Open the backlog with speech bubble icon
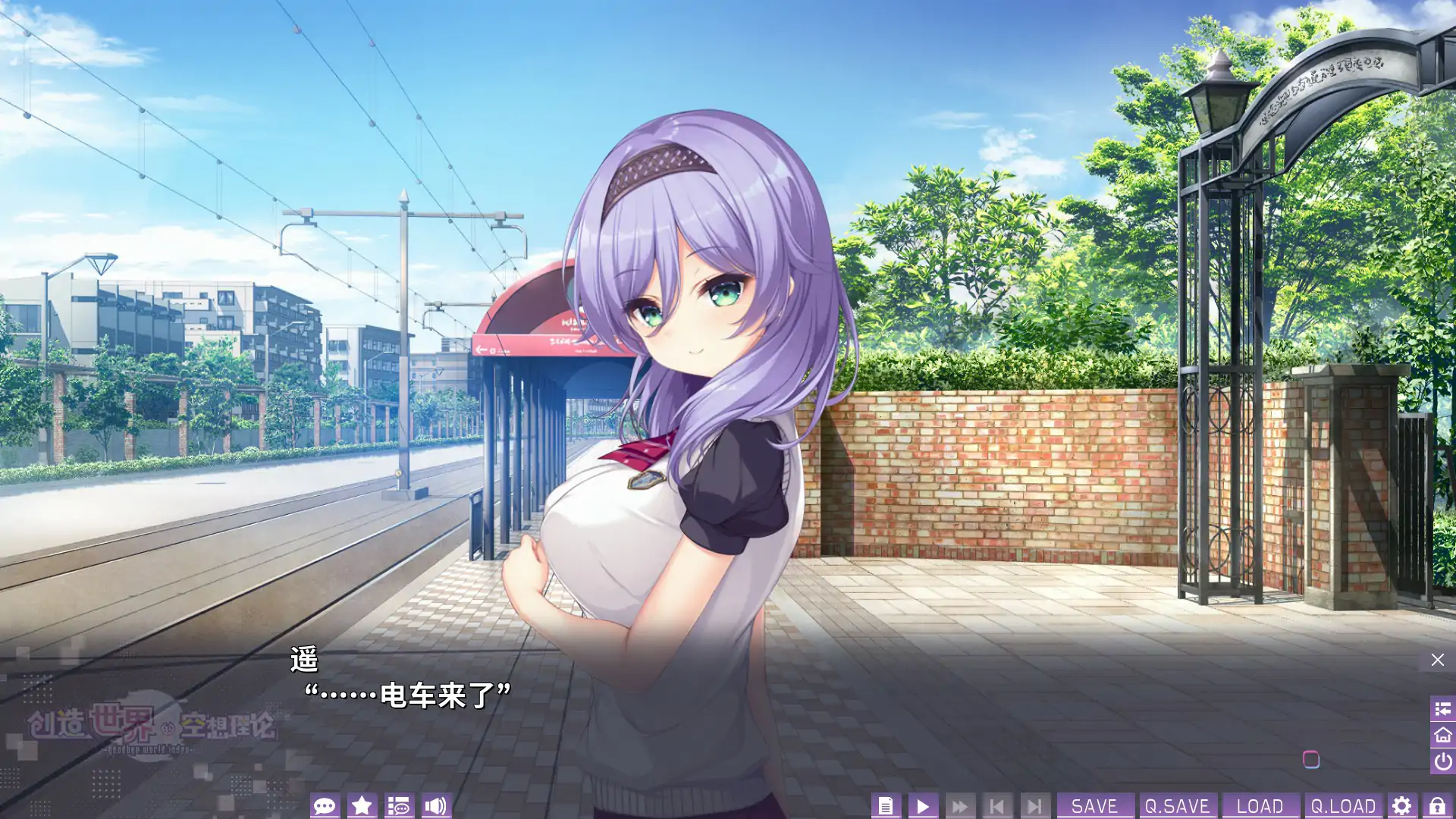The image size is (1456, 819). [x=400, y=806]
